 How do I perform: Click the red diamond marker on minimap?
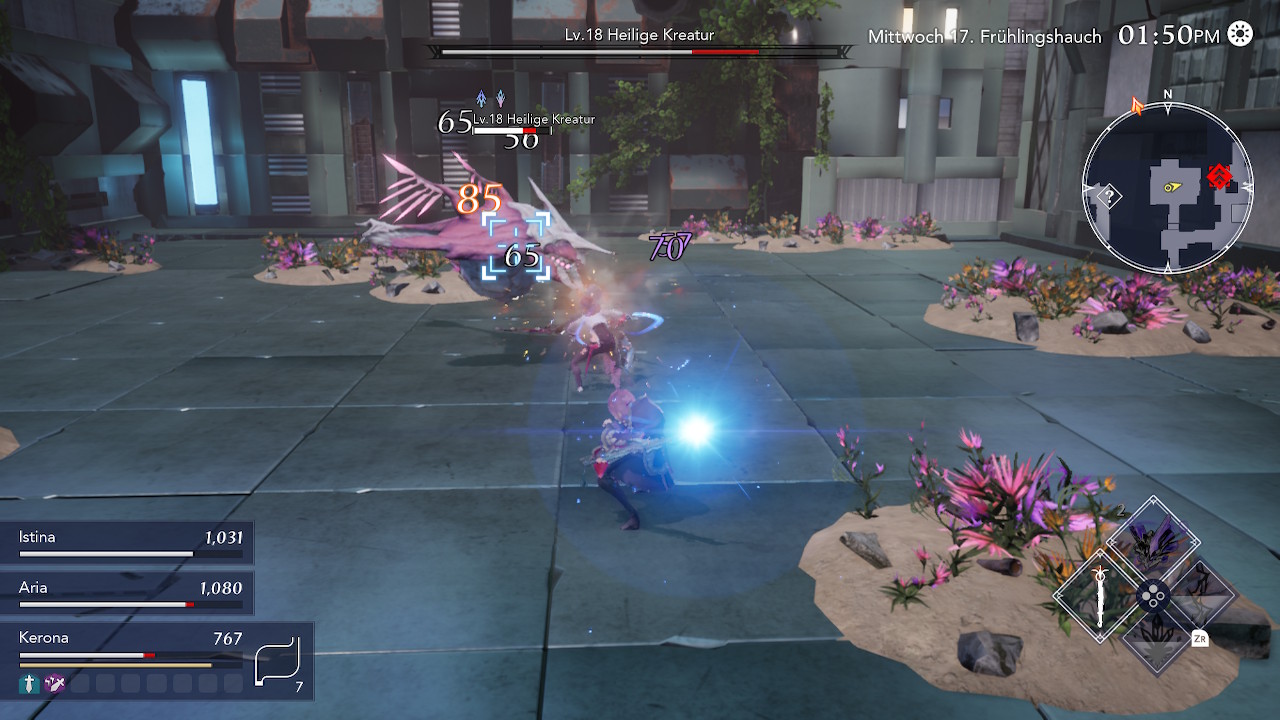1219,178
